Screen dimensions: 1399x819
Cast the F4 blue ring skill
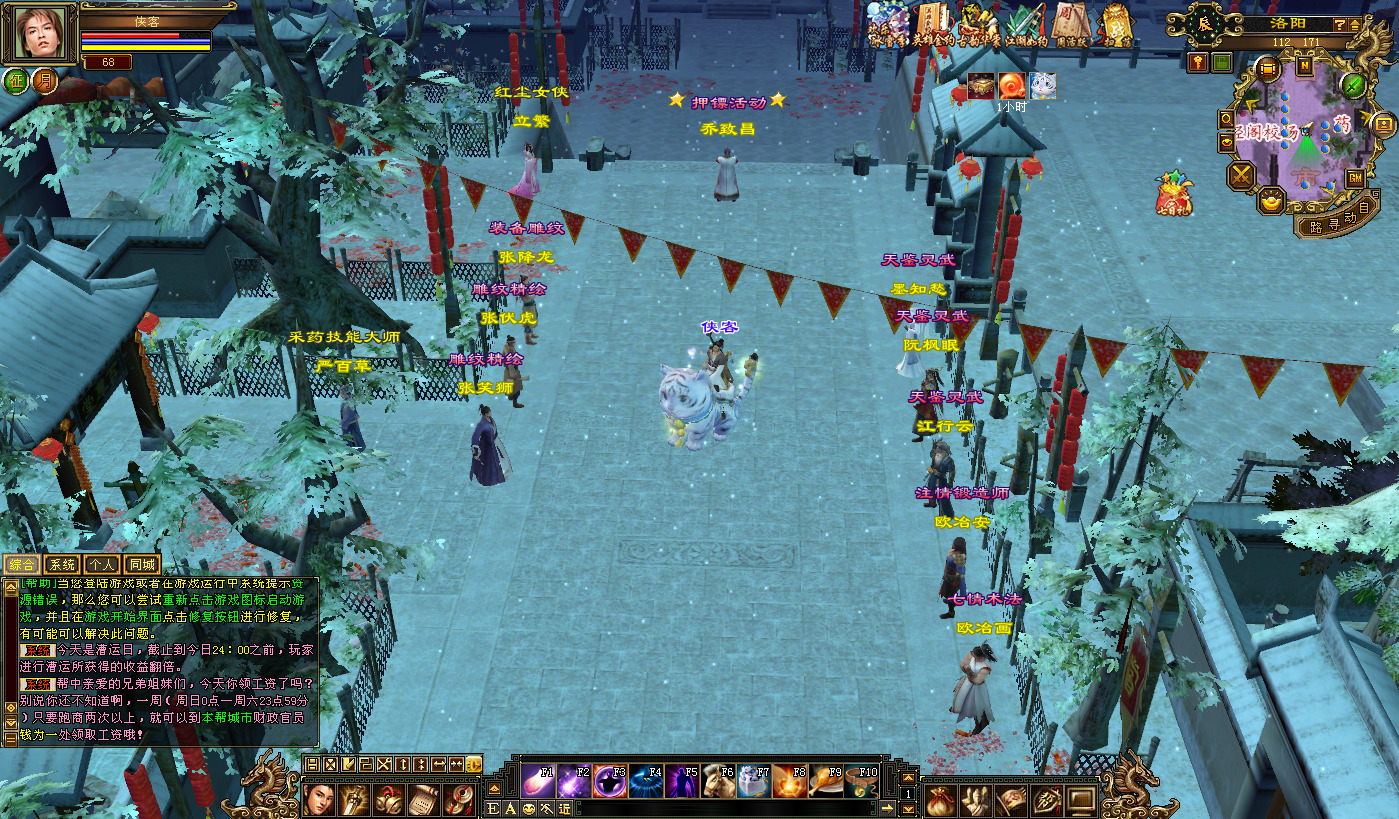click(x=646, y=781)
